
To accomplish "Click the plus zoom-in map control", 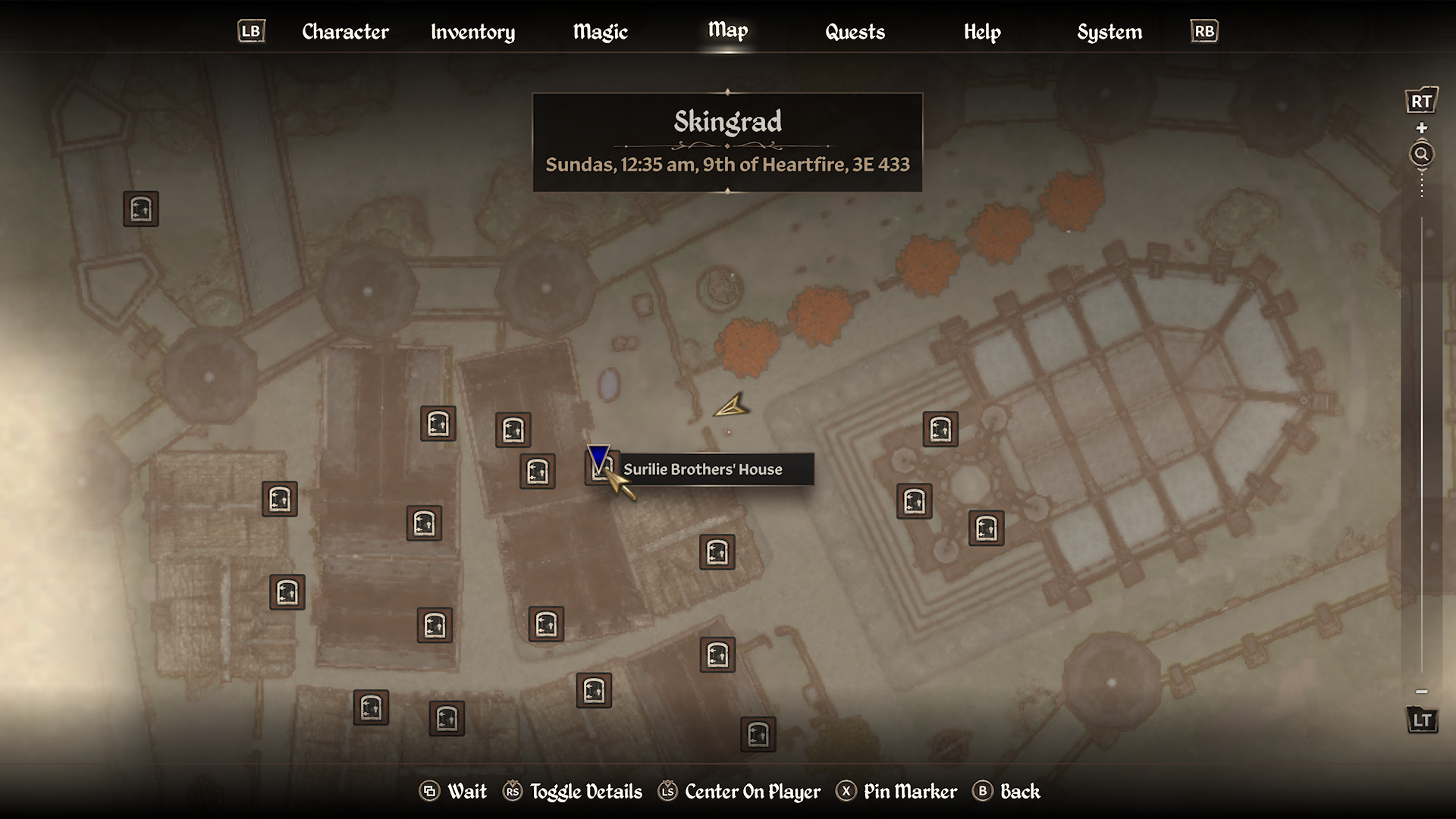I will coord(1422,128).
